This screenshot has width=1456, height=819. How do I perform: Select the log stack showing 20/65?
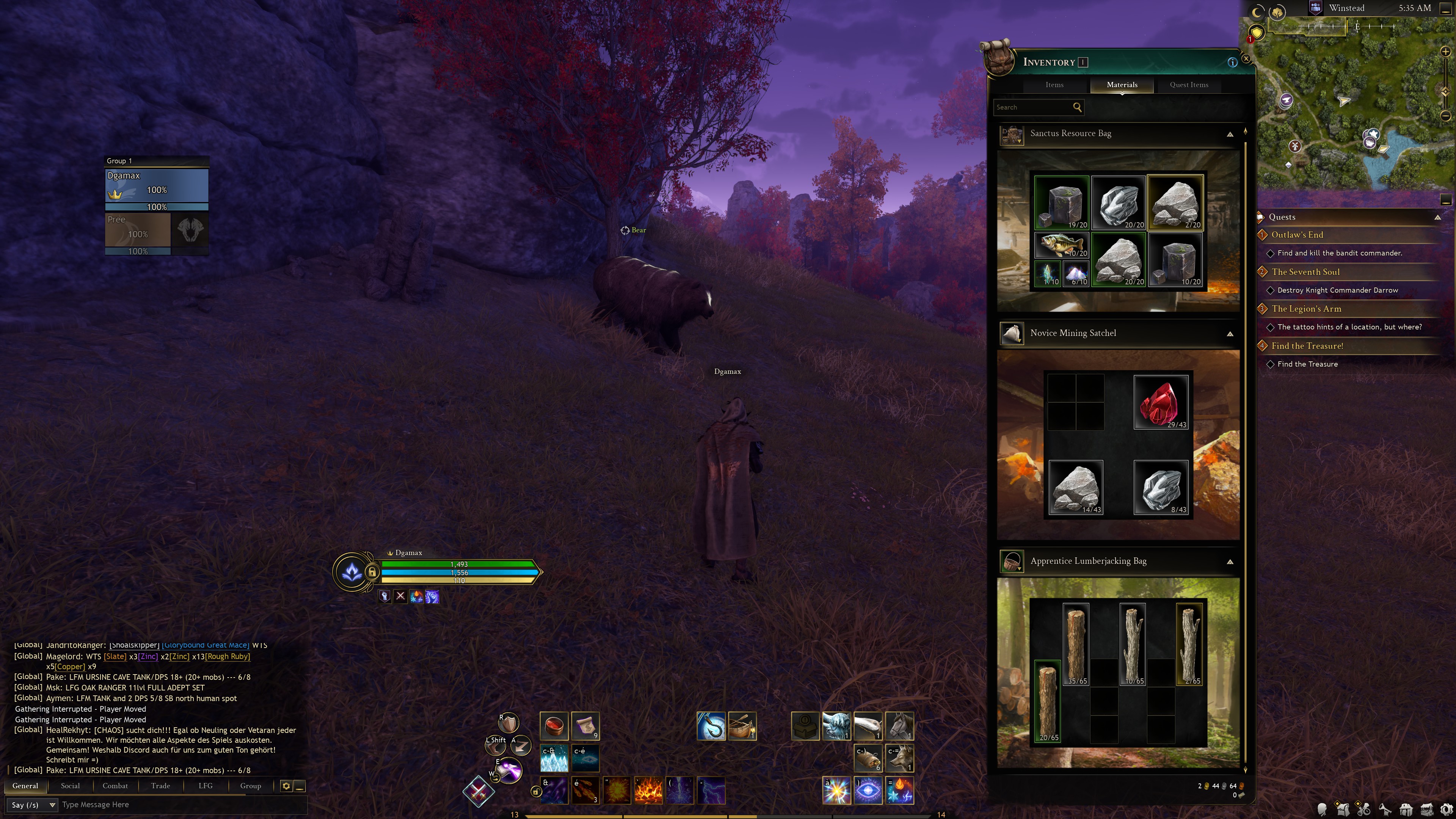pos(1047,701)
